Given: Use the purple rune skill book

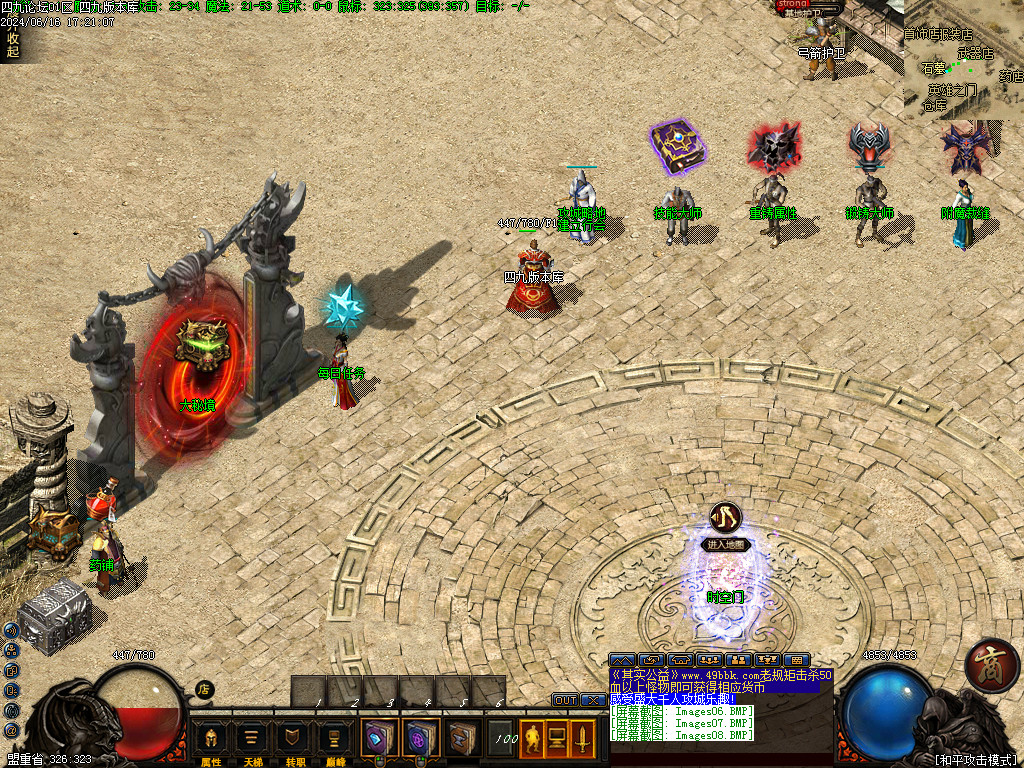Looking at the screenshot, I should point(420,738).
